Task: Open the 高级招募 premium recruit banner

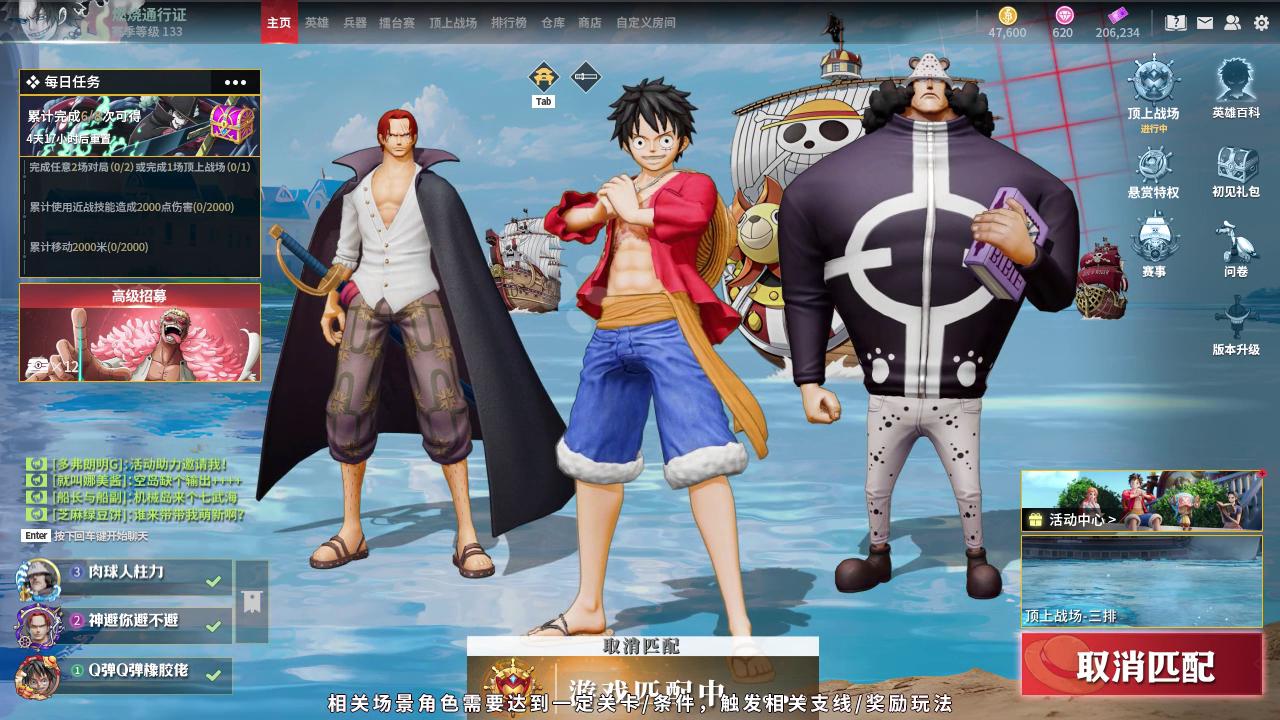Action: click(x=140, y=333)
